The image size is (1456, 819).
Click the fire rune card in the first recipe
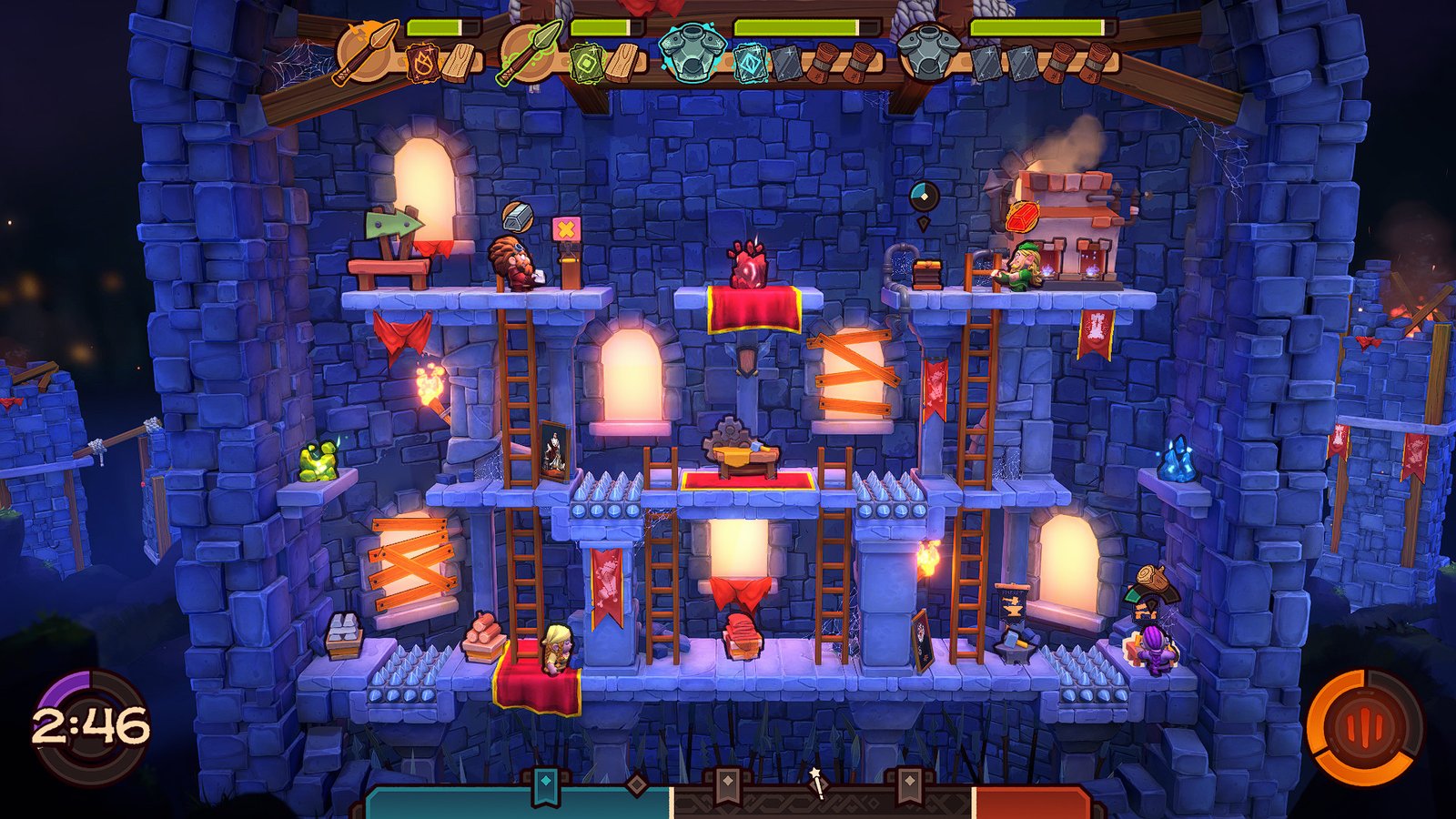tap(423, 62)
